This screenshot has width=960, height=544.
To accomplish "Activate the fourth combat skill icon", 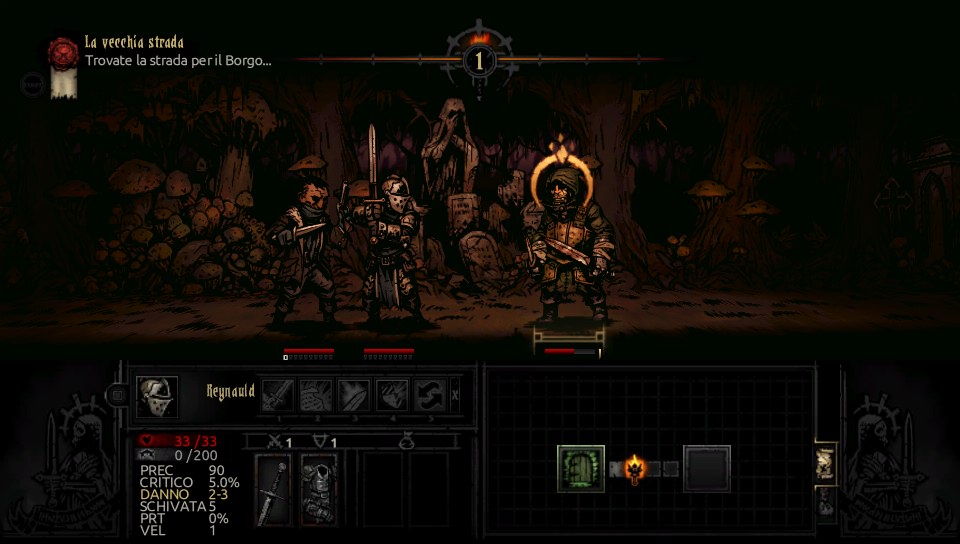I will tap(392, 395).
